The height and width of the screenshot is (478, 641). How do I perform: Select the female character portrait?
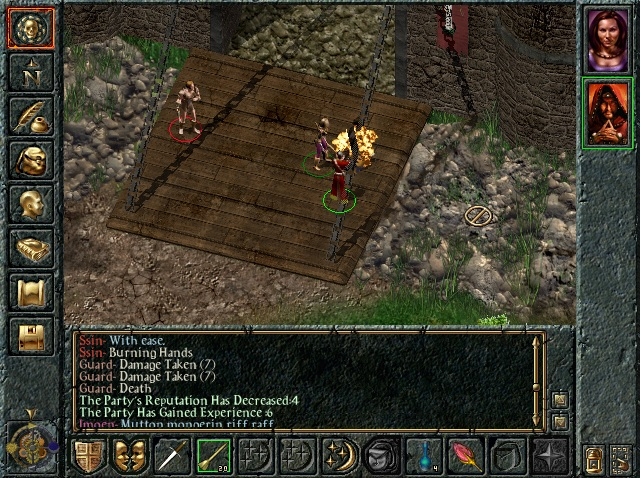point(607,40)
